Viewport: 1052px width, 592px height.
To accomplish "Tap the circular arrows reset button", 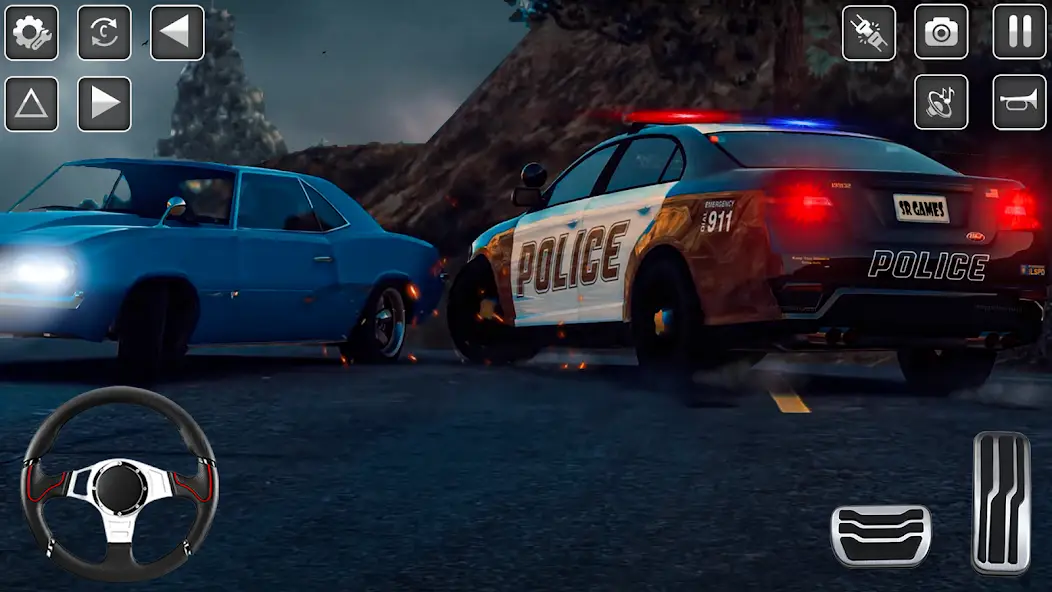I will pyautogui.click(x=104, y=33).
